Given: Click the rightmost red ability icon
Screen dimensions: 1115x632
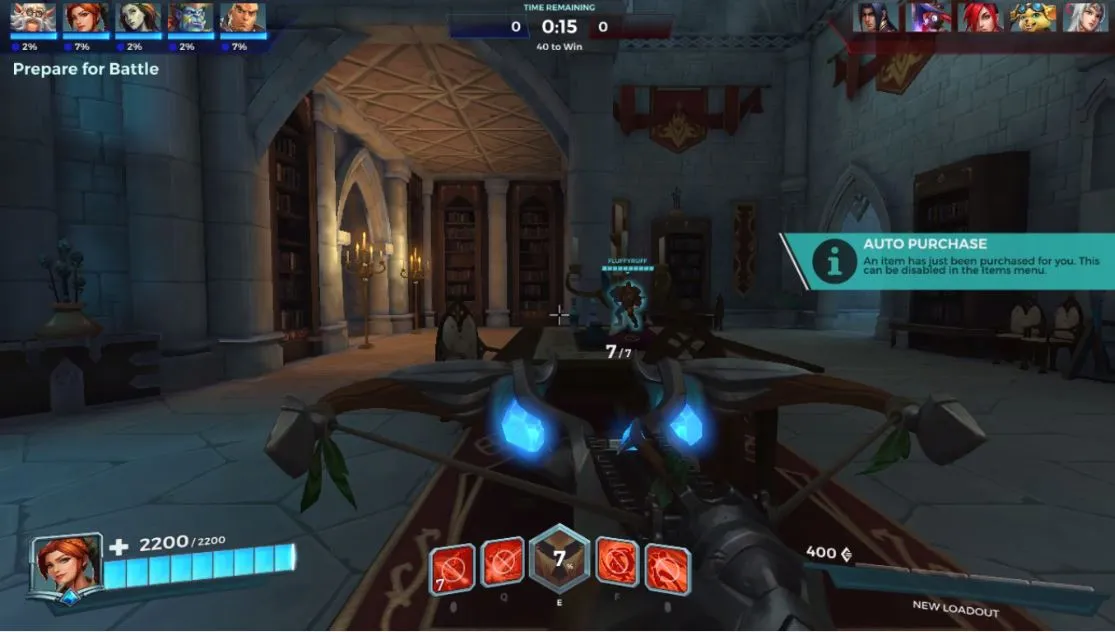Looking at the screenshot, I should coord(667,565).
